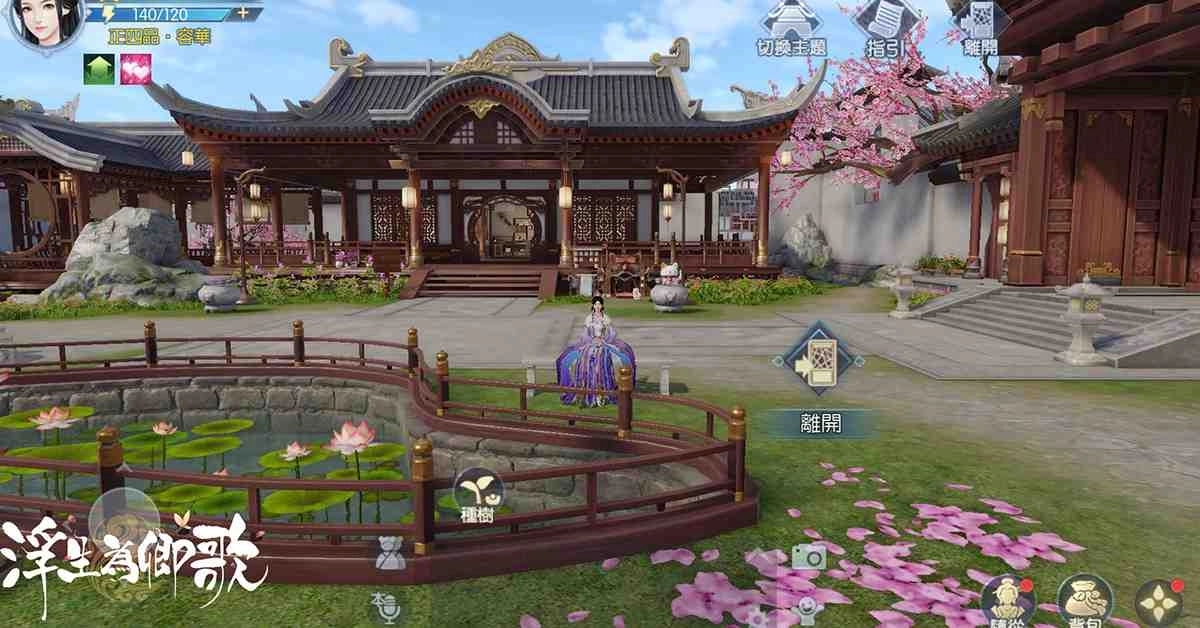The image size is (1200, 628).
Task: Open 切換主題 theme switcher
Action: click(790, 27)
